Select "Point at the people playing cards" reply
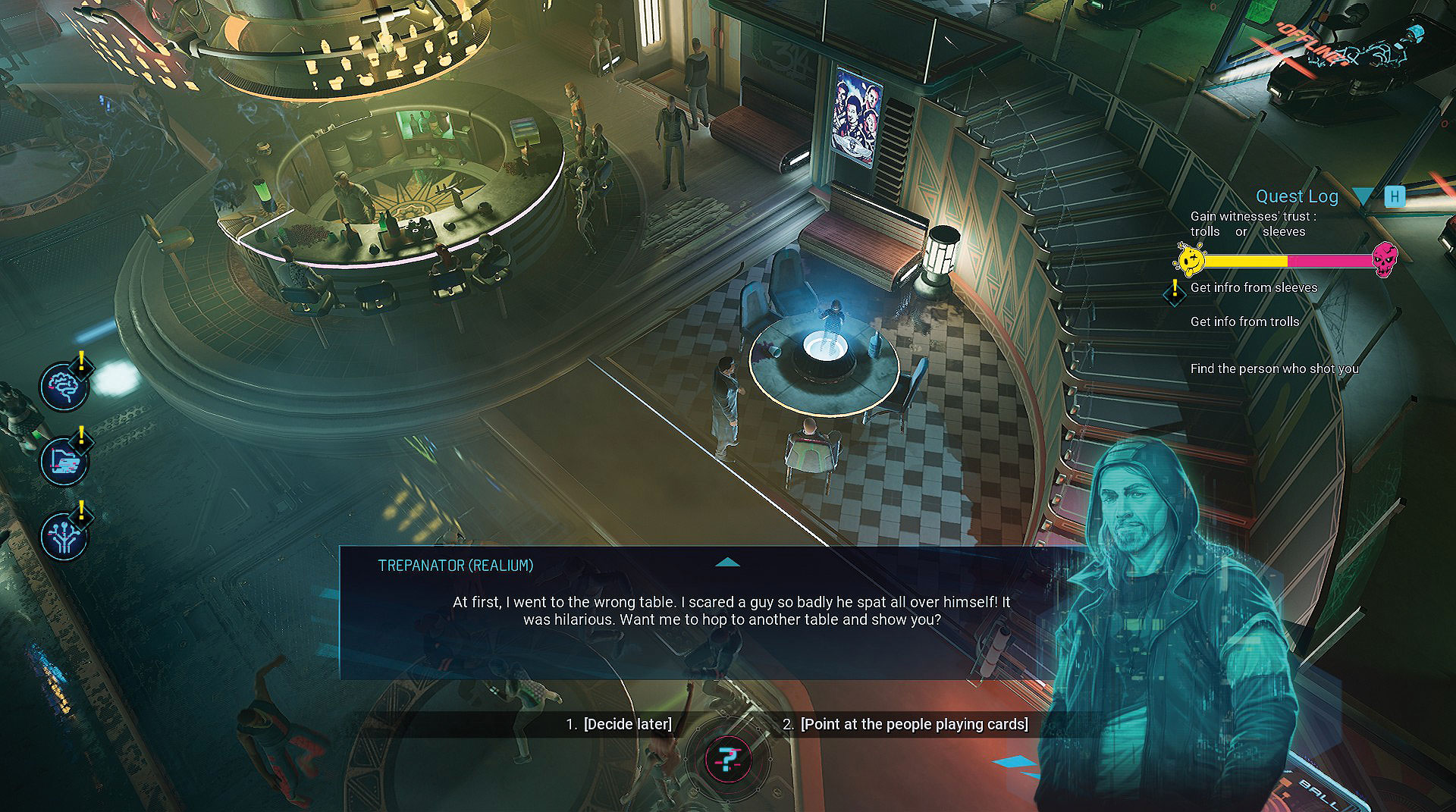The height and width of the screenshot is (812, 1456). [x=914, y=724]
